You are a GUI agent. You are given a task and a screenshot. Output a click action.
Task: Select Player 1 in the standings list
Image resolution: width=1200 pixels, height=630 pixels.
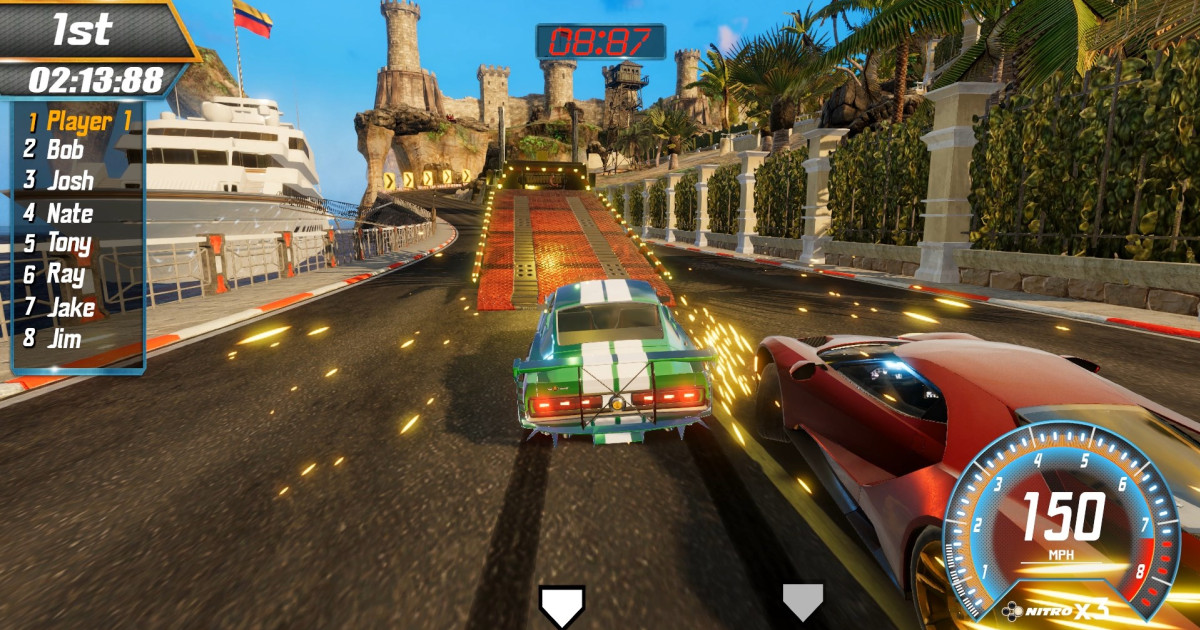(x=79, y=122)
